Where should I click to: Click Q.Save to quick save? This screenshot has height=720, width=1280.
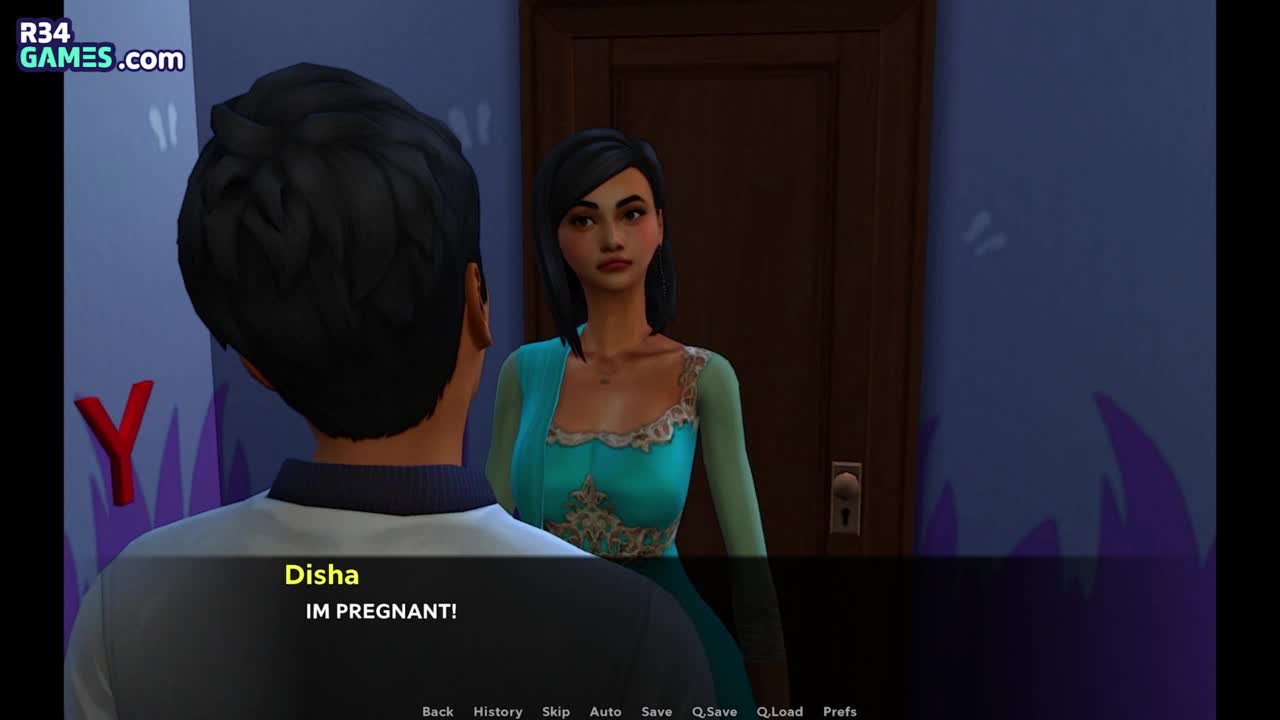click(x=714, y=711)
